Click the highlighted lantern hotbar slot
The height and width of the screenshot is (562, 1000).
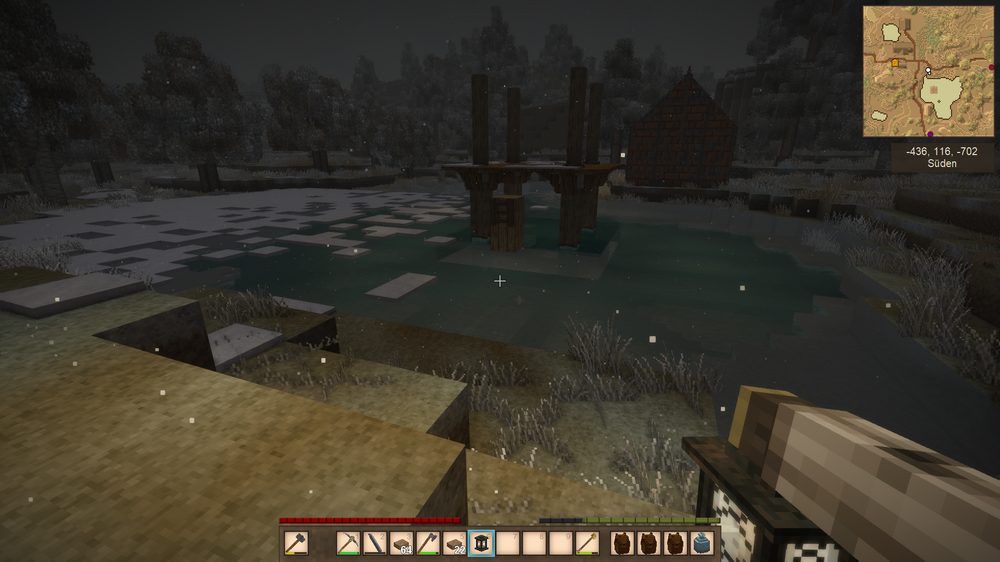click(x=482, y=543)
